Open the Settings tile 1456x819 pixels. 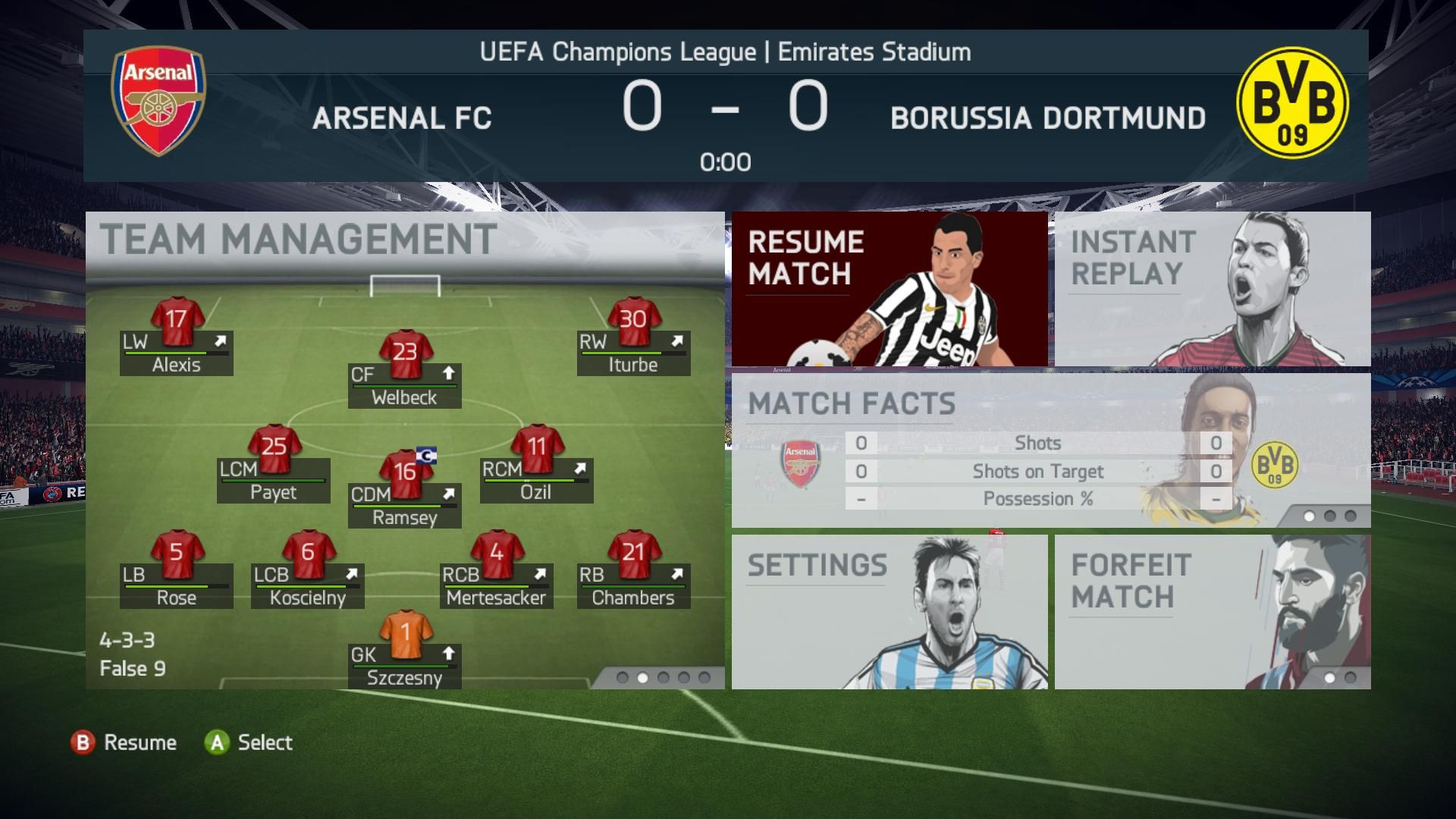[x=889, y=611]
